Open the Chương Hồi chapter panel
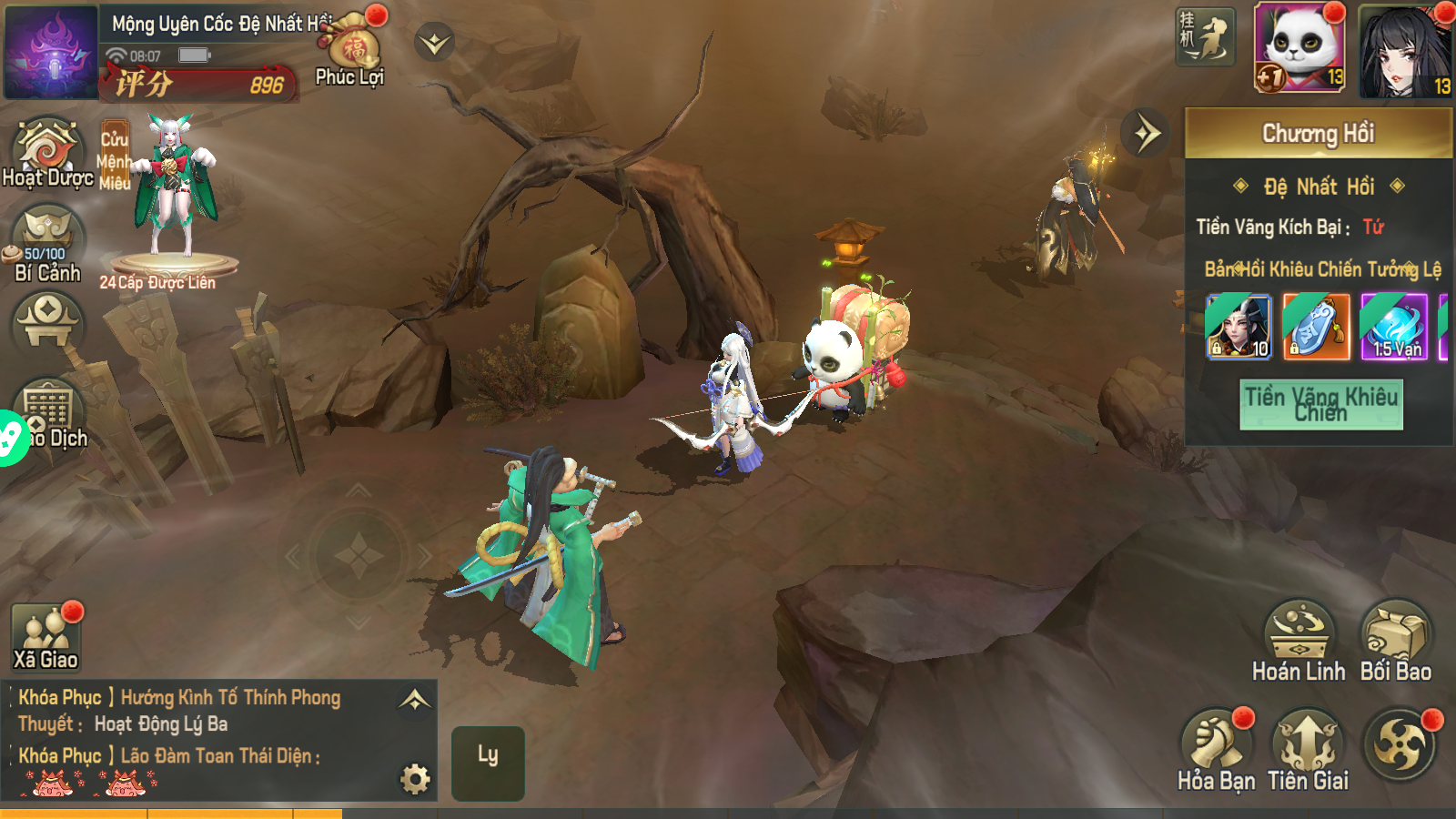The image size is (1456, 819). pos(1318,134)
